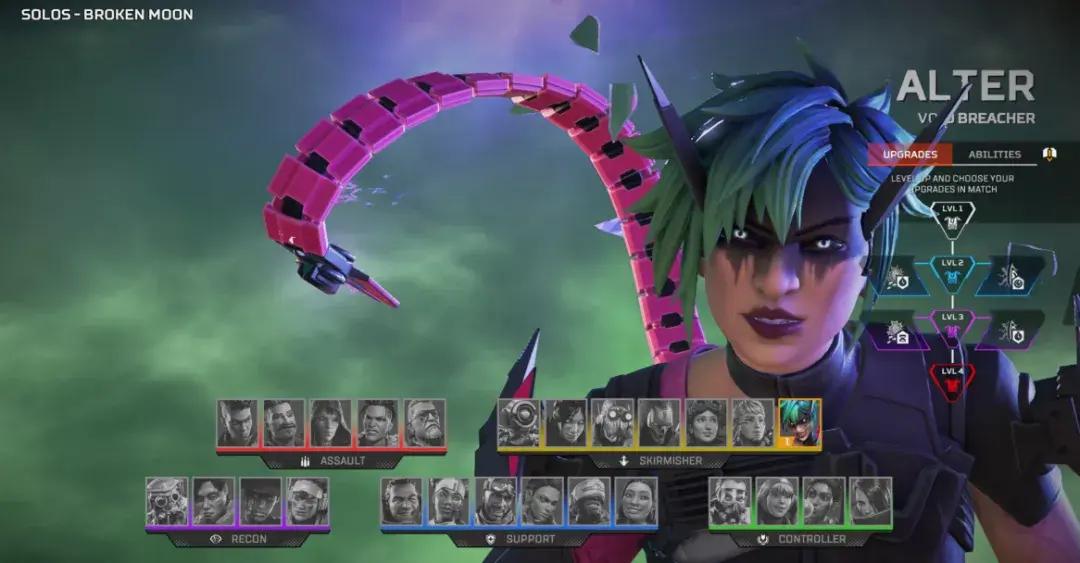Screen dimensions: 1080x563
Task: Open the Upgrades tab
Action: (x=910, y=154)
